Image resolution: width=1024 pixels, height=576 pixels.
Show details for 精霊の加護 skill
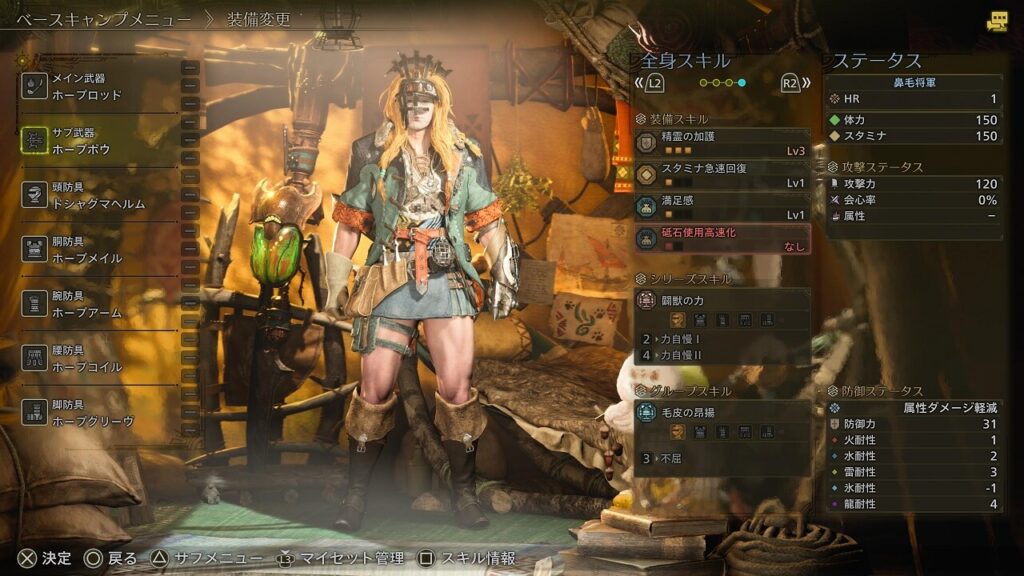tap(721, 142)
